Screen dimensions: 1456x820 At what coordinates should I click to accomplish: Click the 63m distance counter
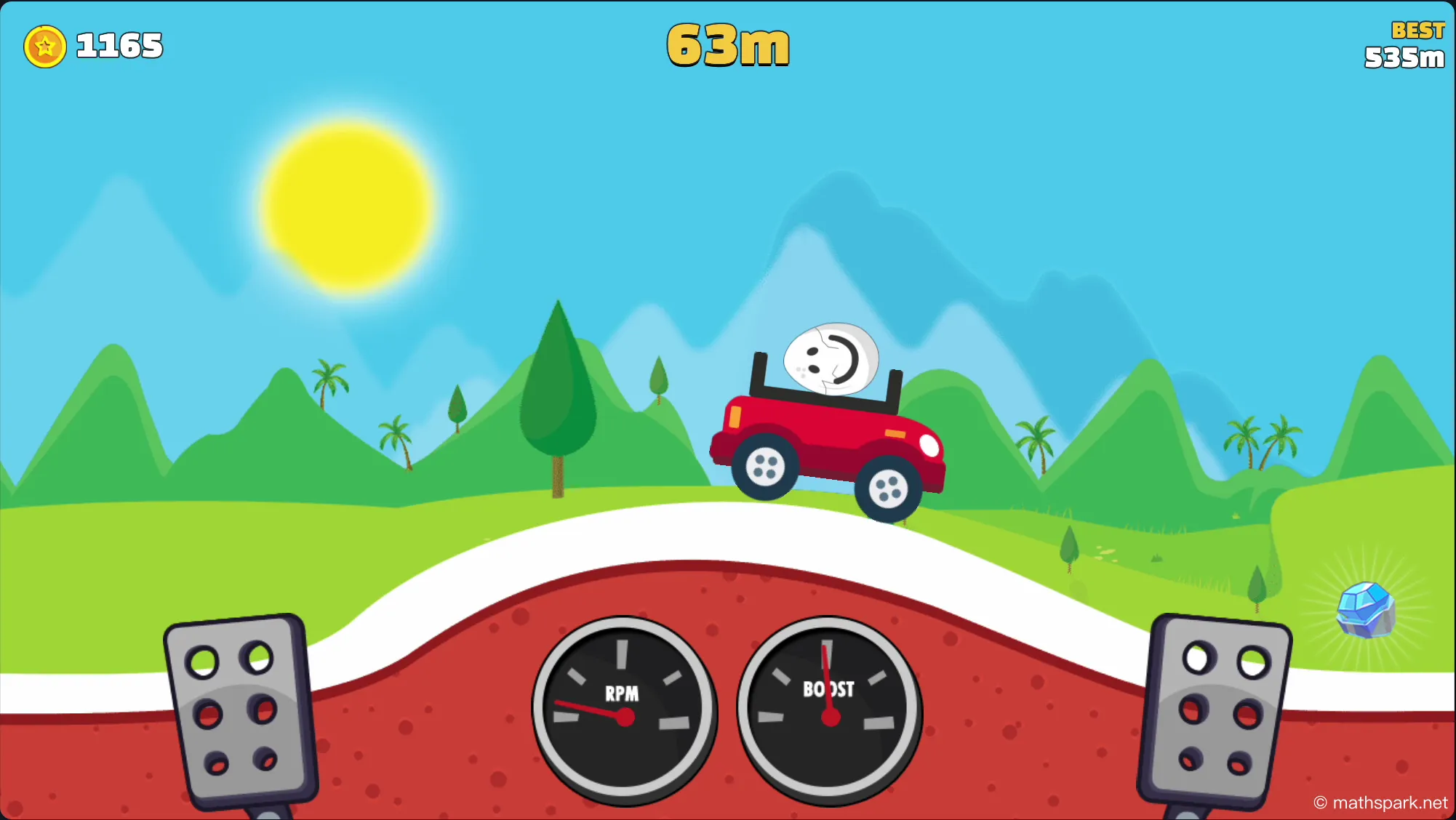point(727,45)
